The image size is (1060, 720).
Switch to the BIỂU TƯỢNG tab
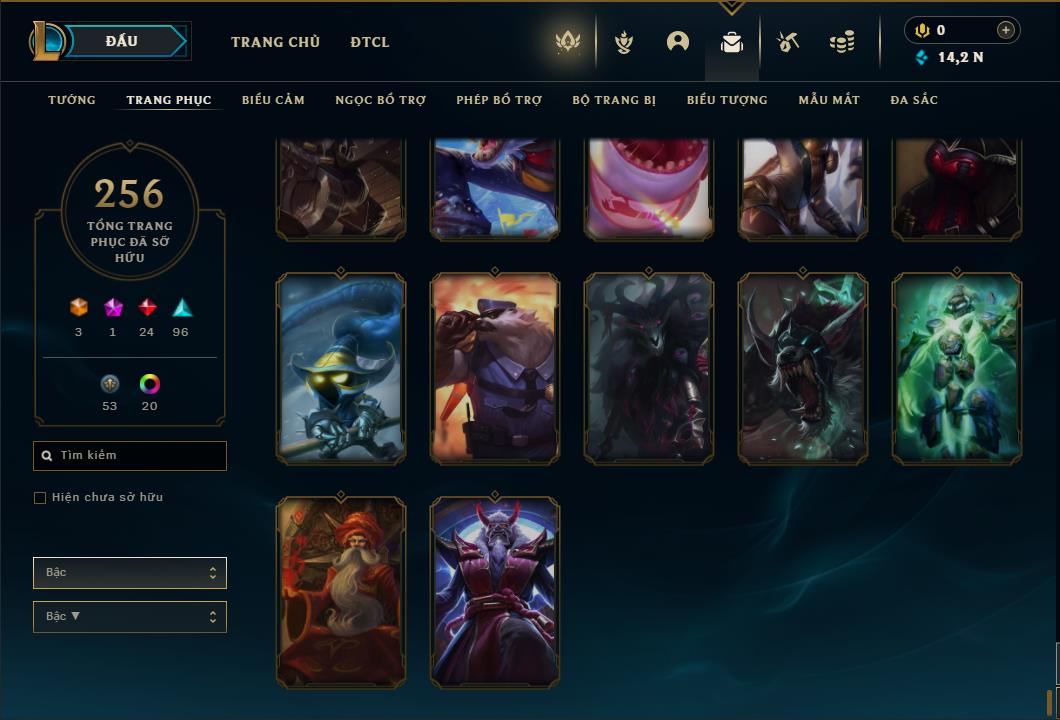point(727,100)
